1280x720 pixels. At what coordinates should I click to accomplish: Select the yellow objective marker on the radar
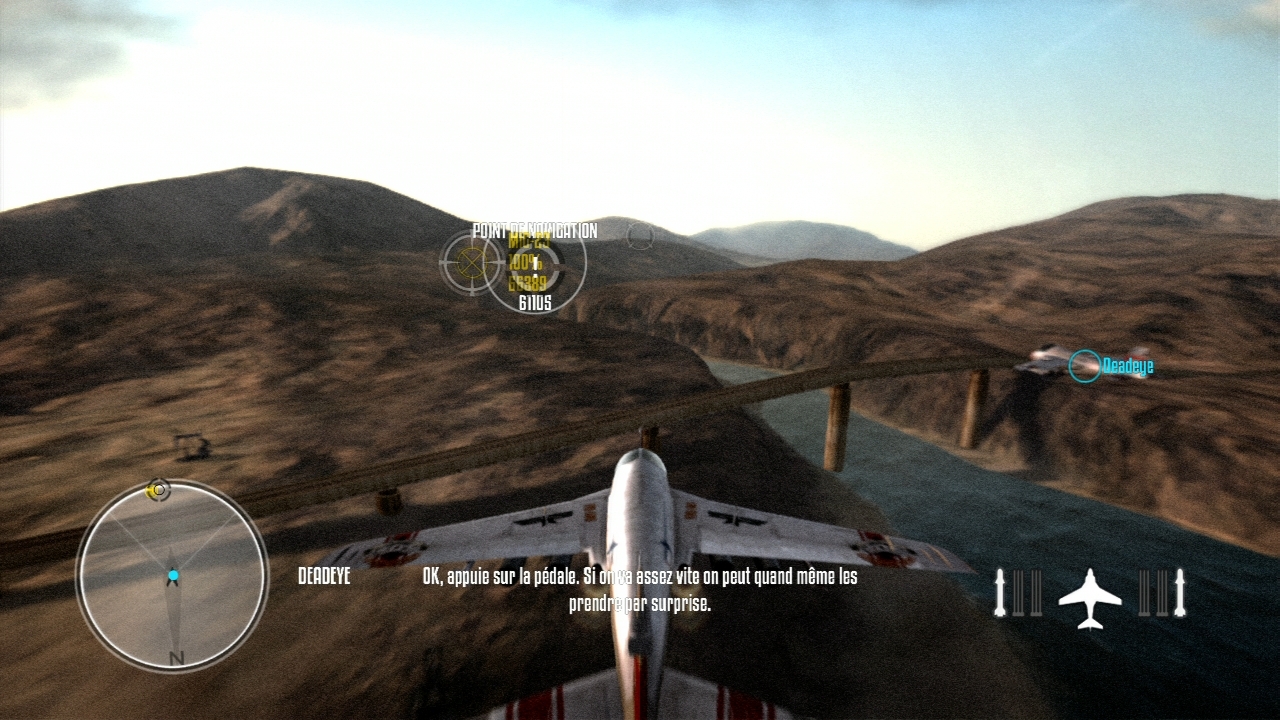click(x=157, y=490)
